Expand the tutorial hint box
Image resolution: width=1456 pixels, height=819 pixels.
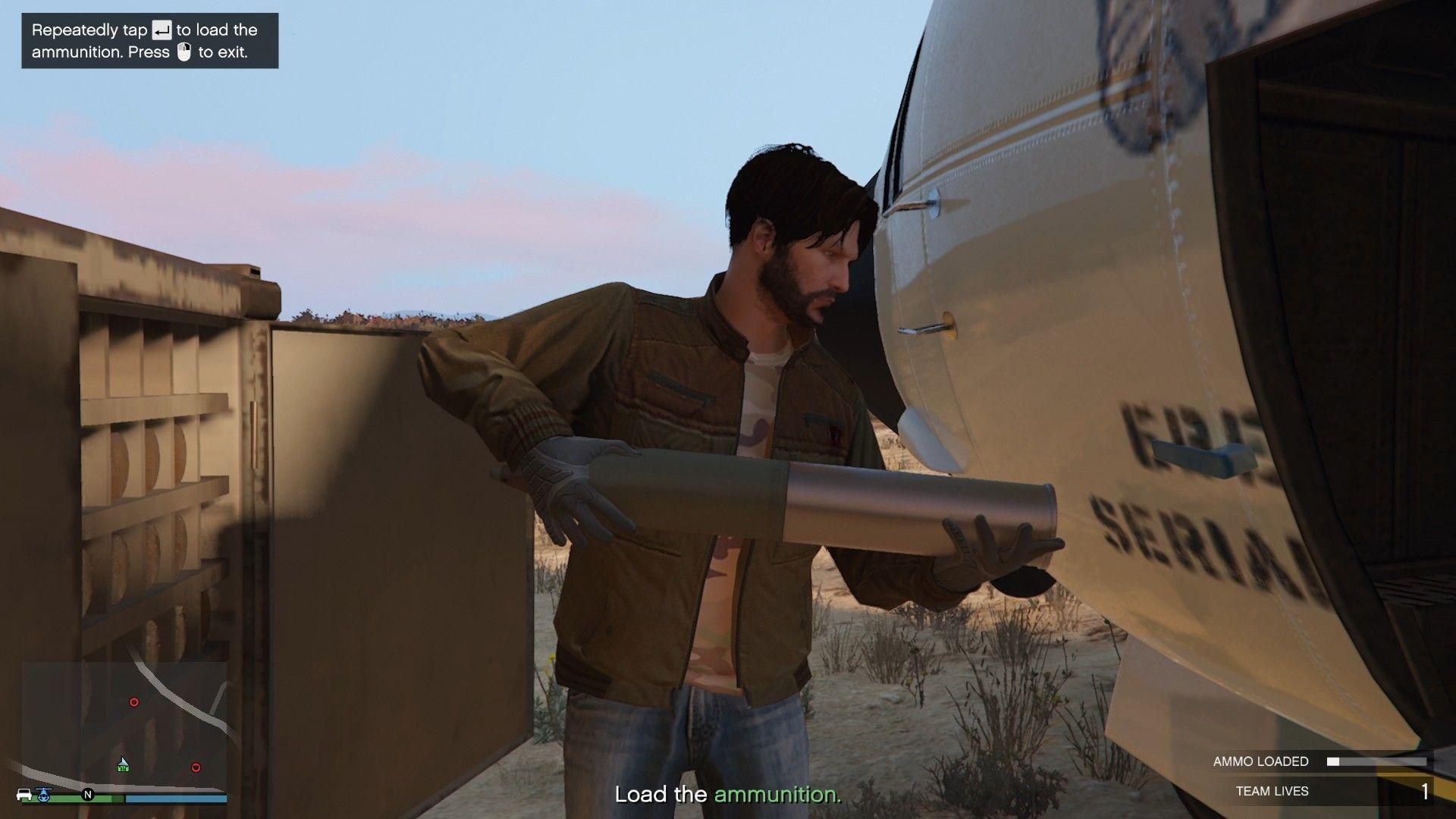(x=149, y=41)
